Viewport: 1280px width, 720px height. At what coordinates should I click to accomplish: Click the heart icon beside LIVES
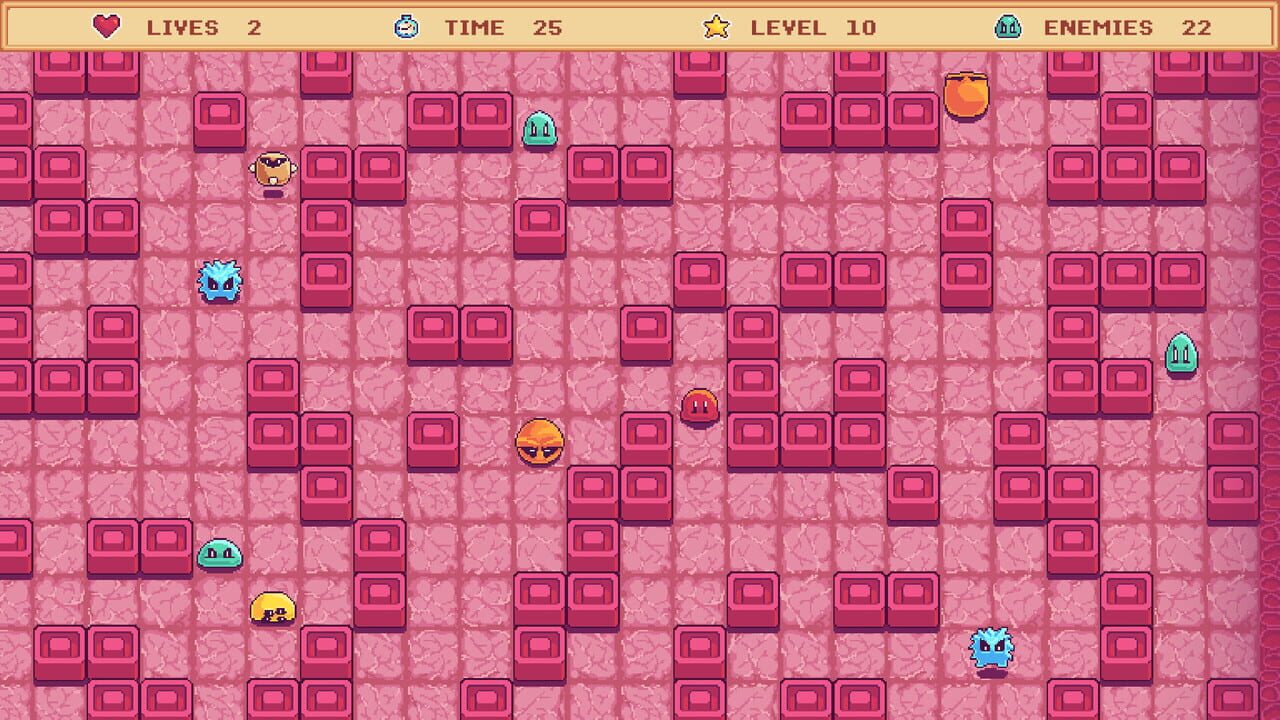click(x=104, y=28)
